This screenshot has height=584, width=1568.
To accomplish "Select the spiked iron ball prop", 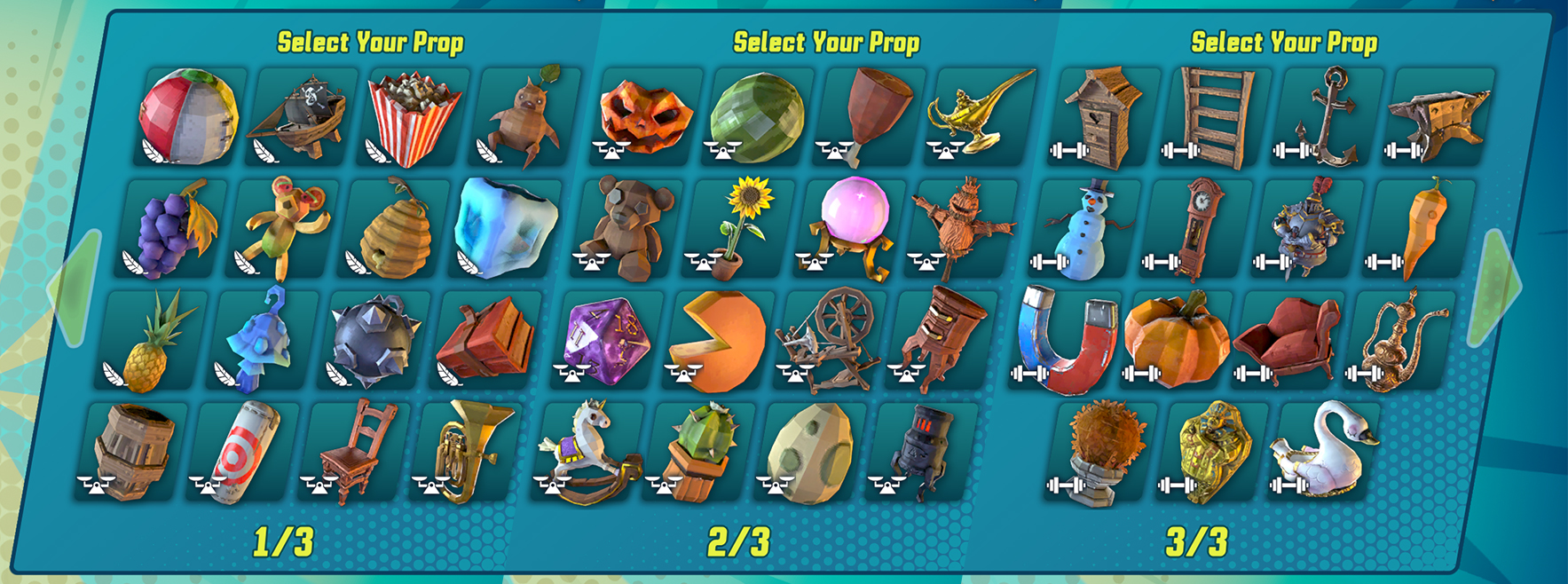I will click(x=374, y=342).
